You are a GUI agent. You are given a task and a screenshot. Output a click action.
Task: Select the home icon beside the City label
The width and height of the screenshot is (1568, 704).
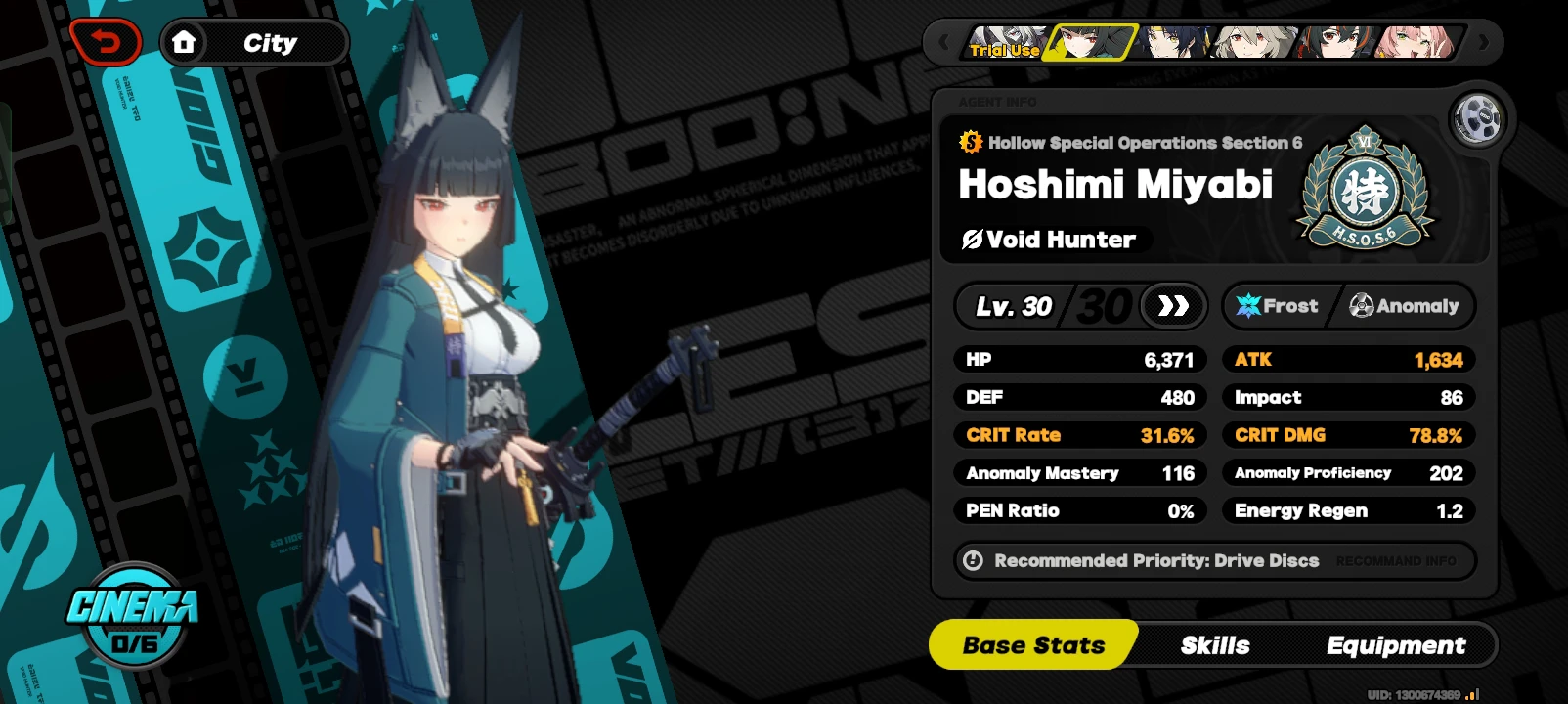[x=186, y=41]
